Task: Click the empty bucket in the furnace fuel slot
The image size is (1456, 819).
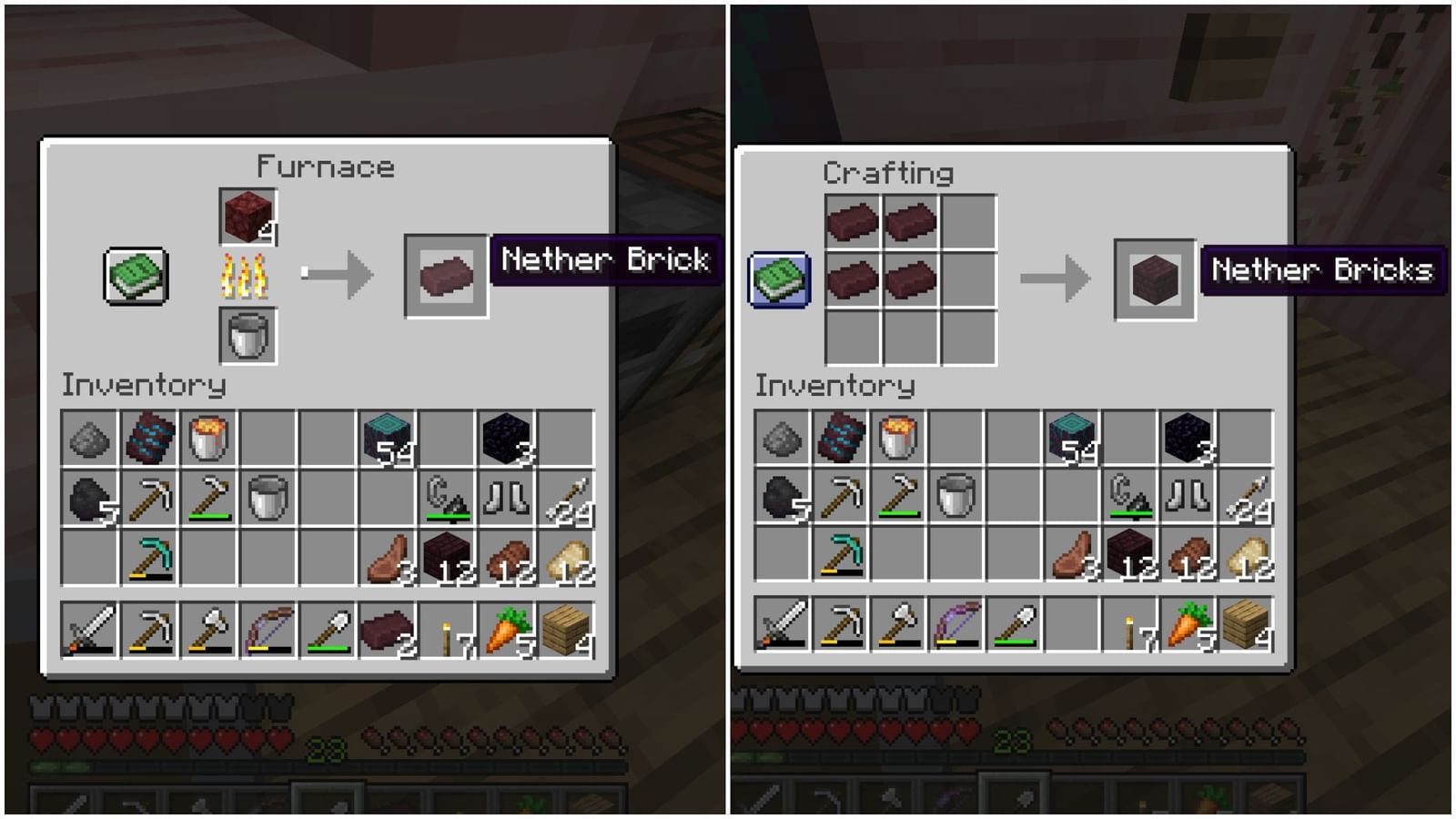Action: coord(246,334)
